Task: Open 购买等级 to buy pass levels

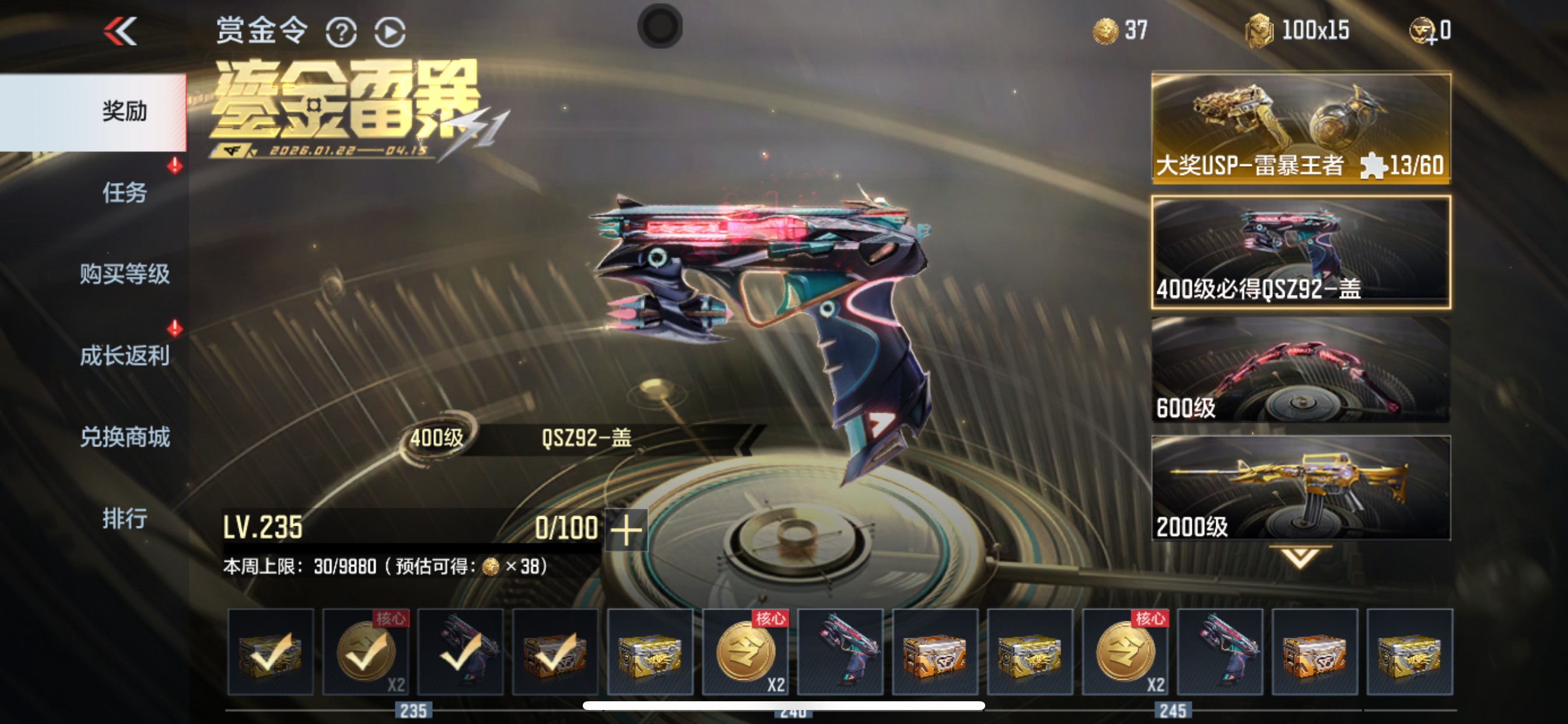Action: [x=124, y=274]
